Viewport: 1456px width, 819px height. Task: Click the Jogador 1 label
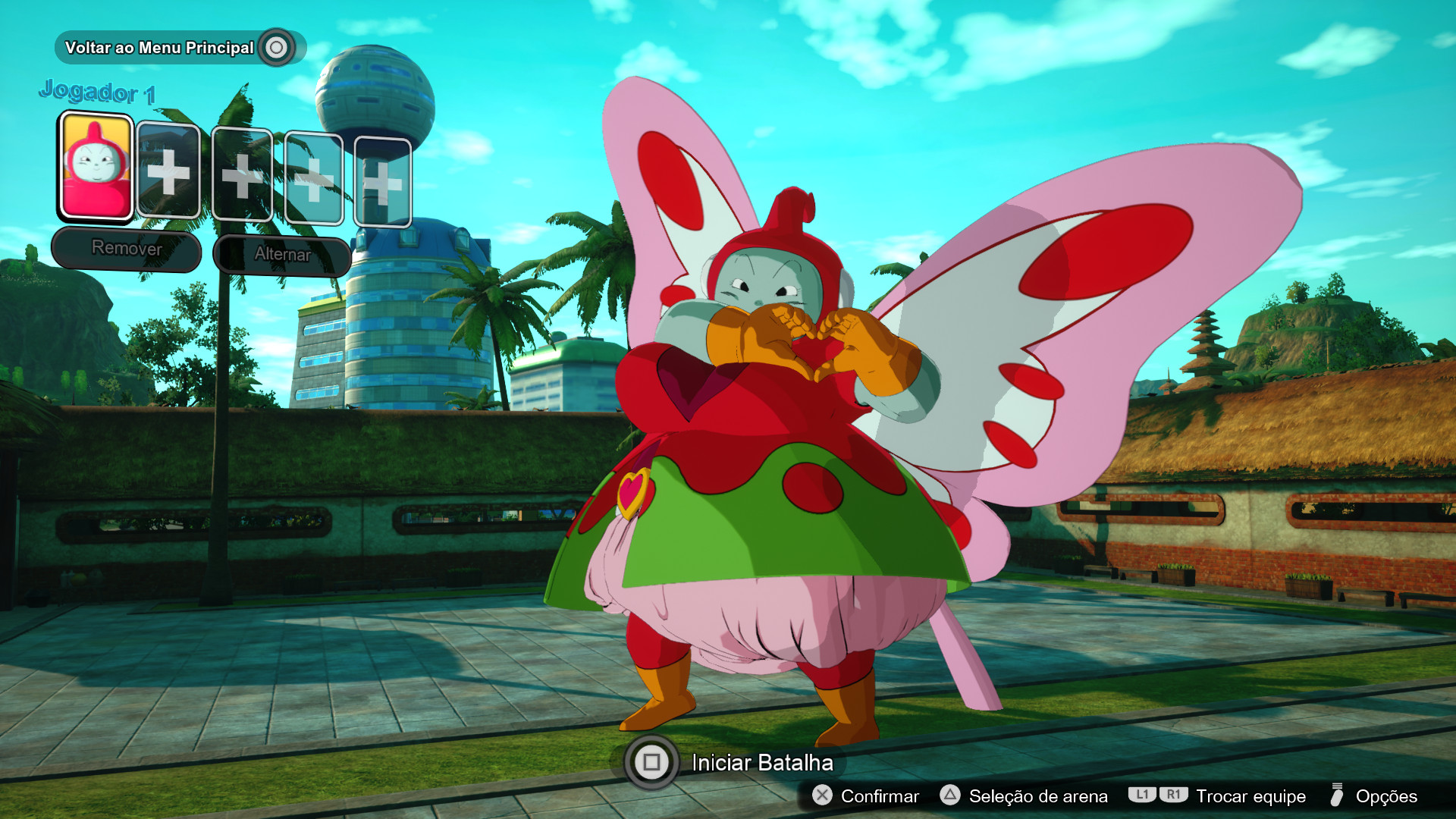point(98,90)
